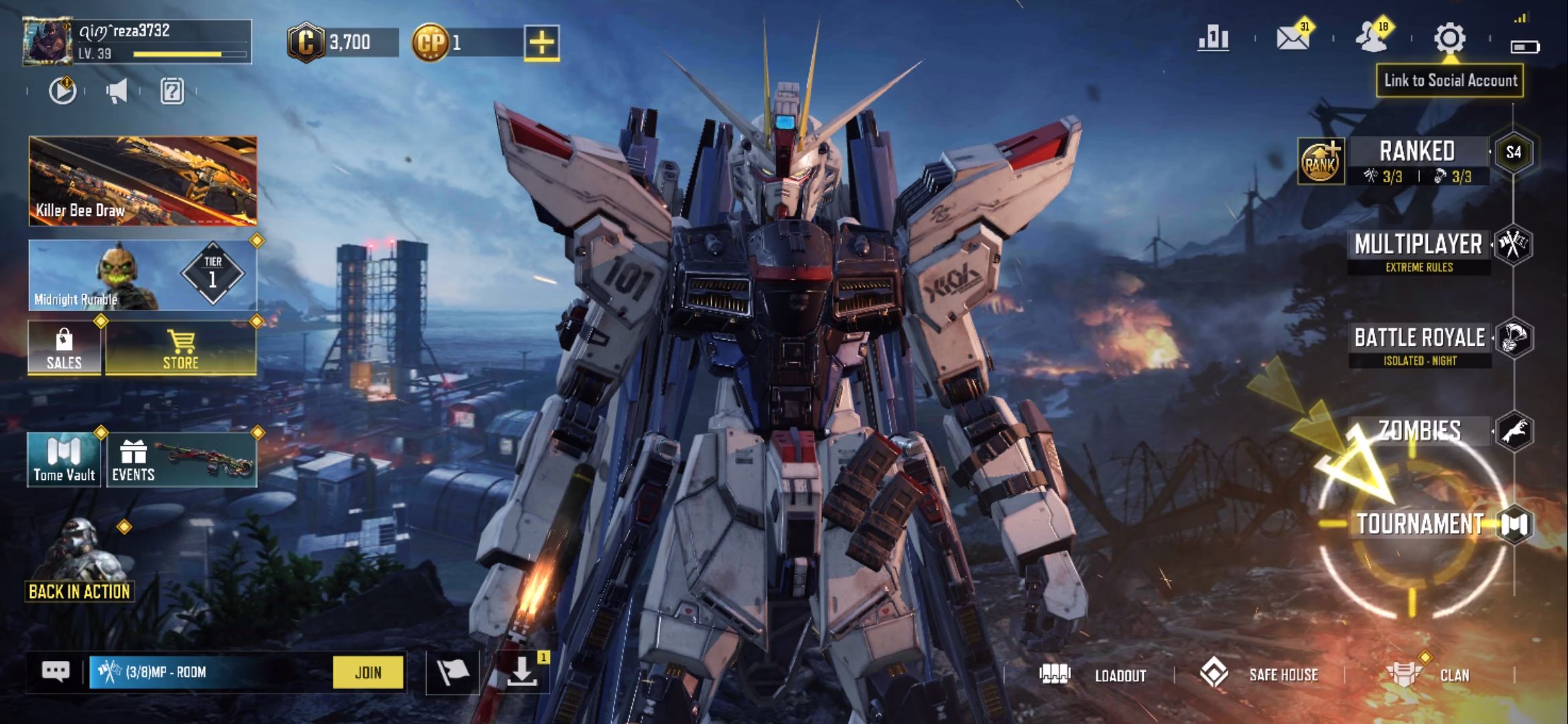Open the settings gear icon
This screenshot has height=724, width=1568.
(1449, 39)
